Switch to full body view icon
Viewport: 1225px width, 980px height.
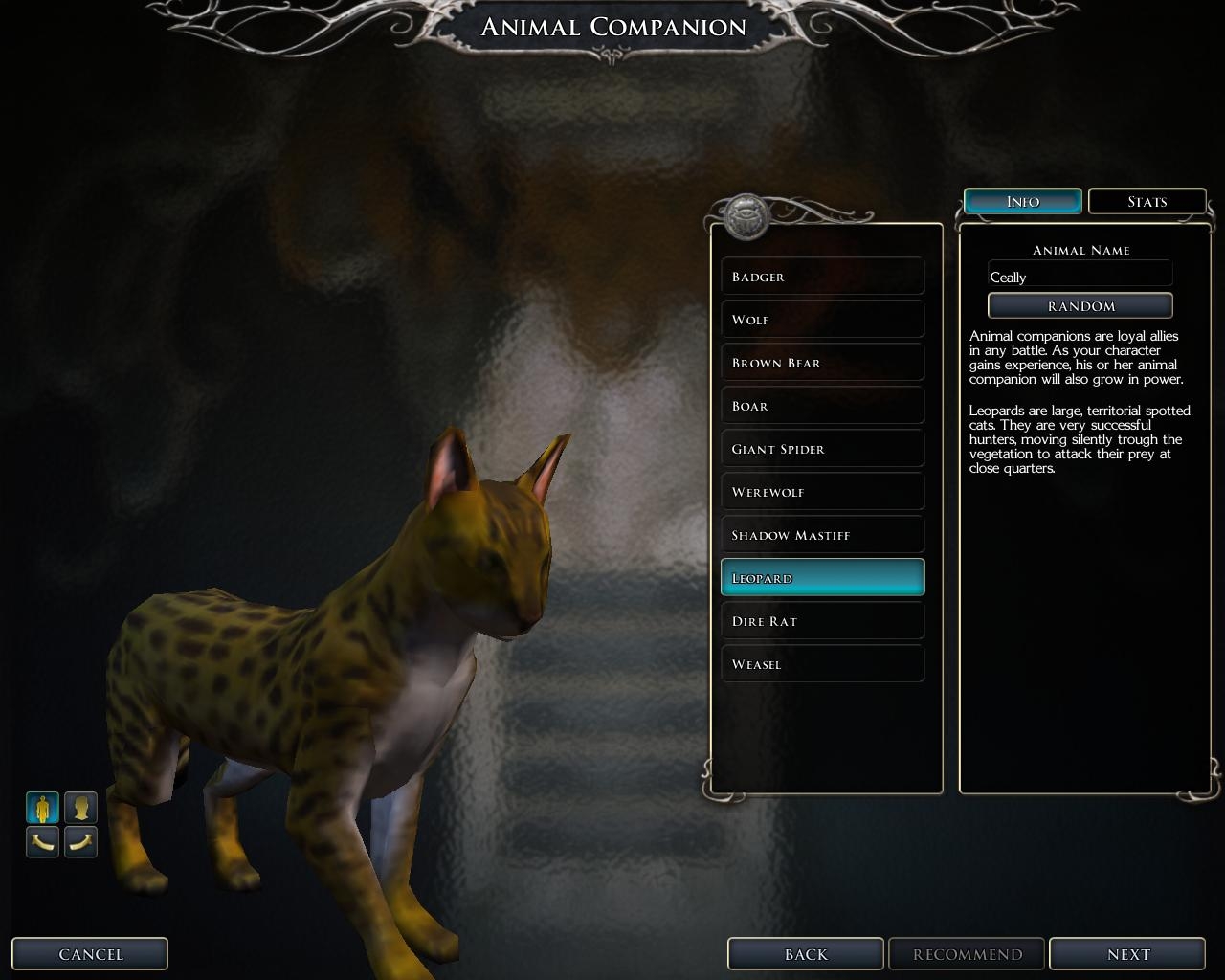click(42, 808)
